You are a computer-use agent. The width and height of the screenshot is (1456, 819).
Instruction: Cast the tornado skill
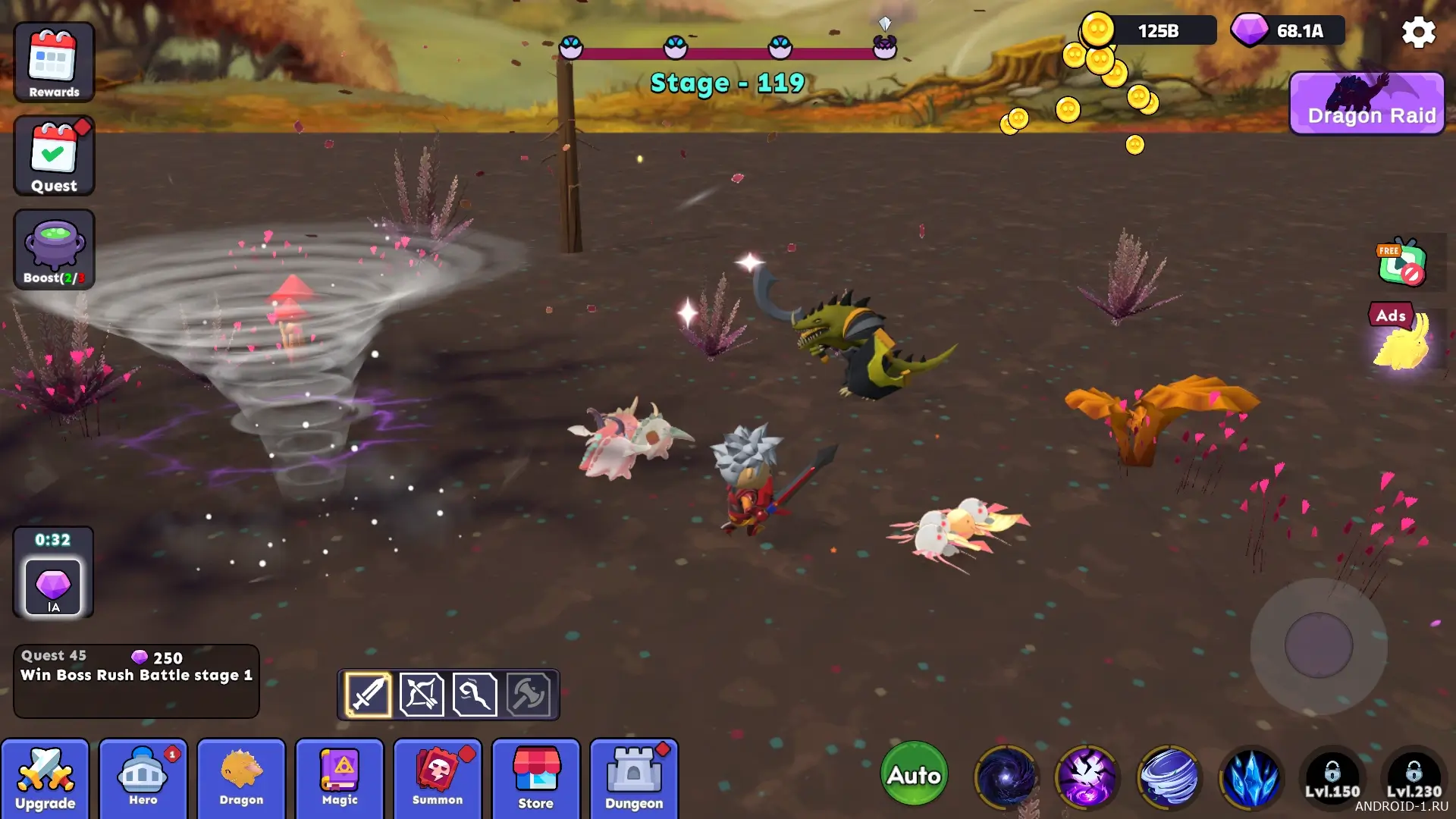pyautogui.click(x=1169, y=777)
